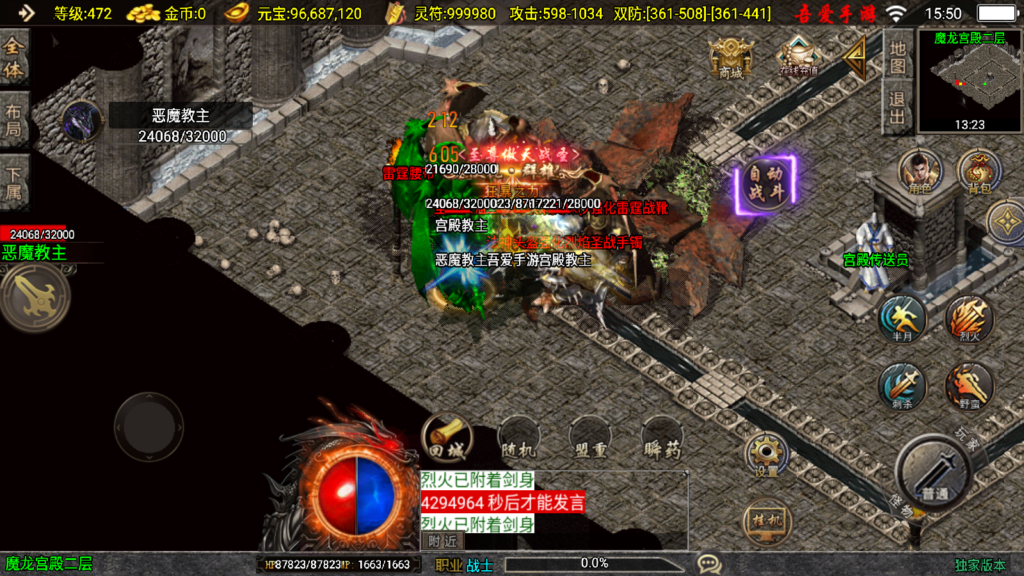Use the 野蛮 charge skill
The height and width of the screenshot is (576, 1024).
(x=968, y=385)
